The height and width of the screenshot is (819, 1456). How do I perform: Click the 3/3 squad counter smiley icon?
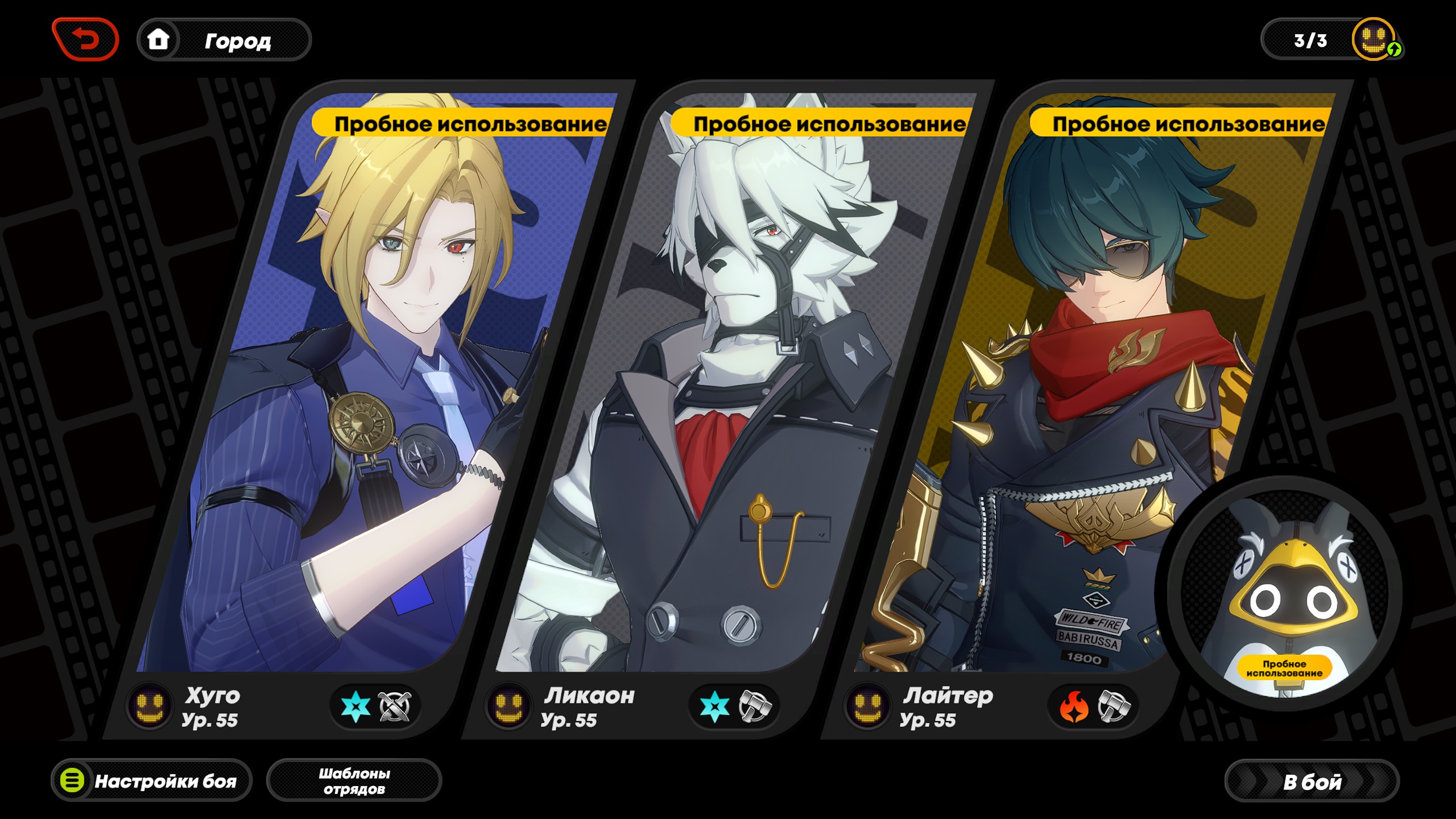tap(1374, 39)
